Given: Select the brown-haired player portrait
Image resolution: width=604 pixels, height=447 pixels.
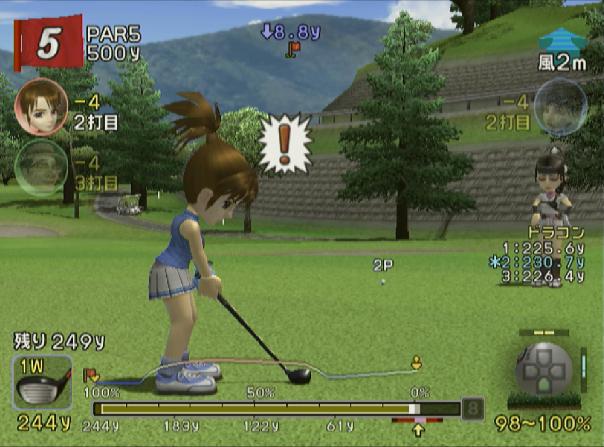Looking at the screenshot, I should point(41,105).
